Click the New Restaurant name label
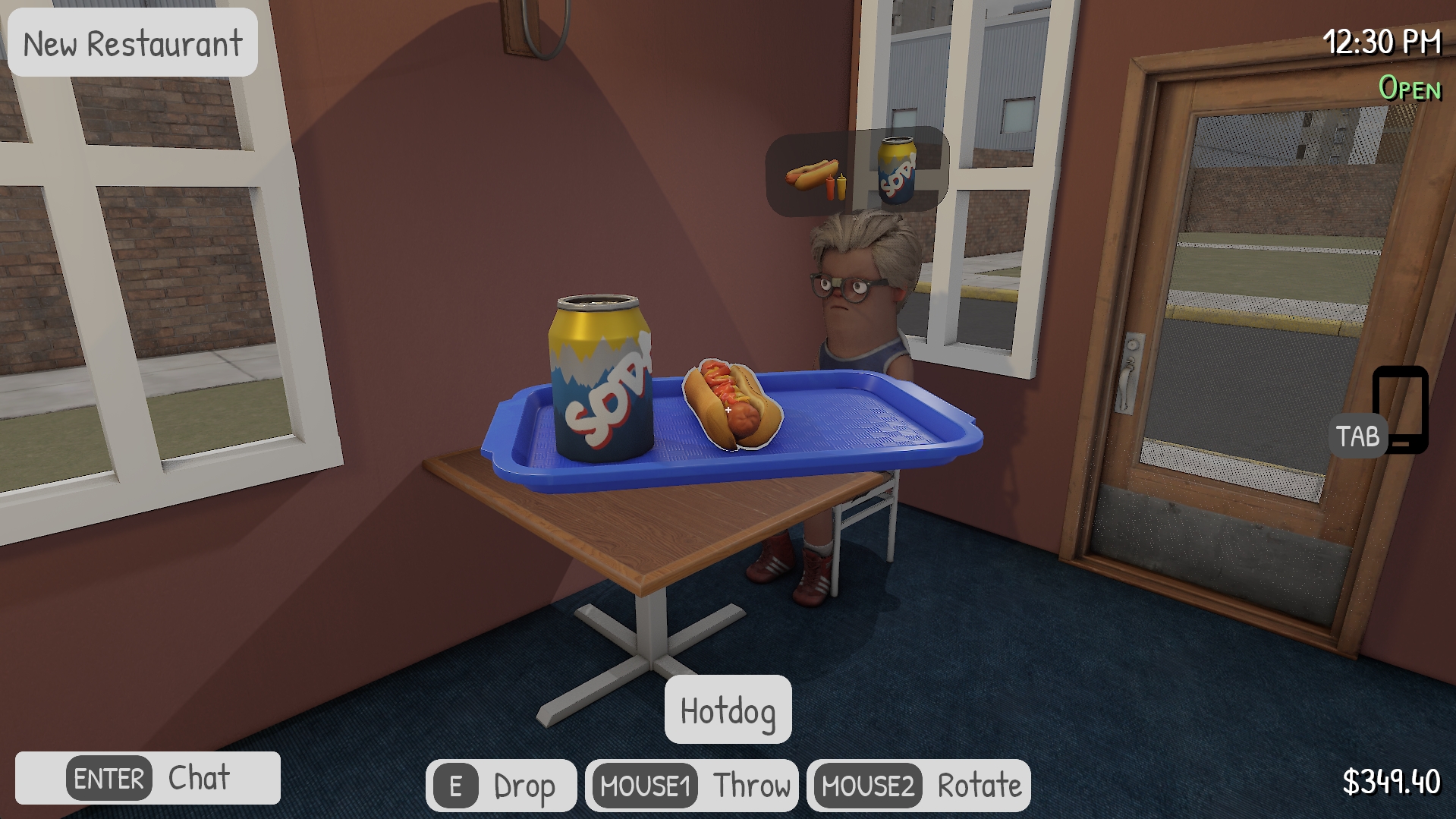Image resolution: width=1456 pixels, height=819 pixels. pos(133,43)
